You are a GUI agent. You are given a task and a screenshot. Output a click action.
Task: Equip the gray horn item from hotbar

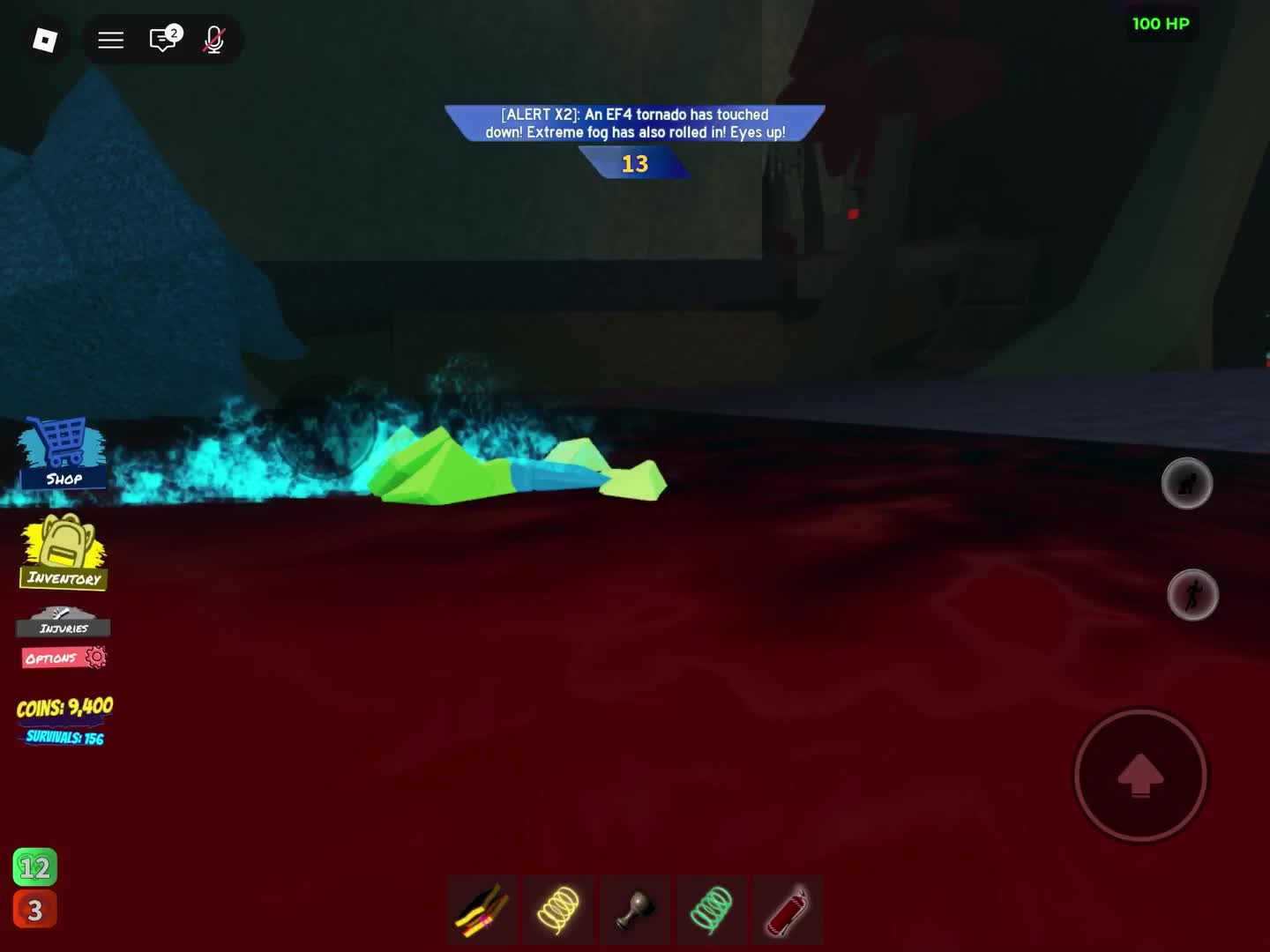[635, 908]
